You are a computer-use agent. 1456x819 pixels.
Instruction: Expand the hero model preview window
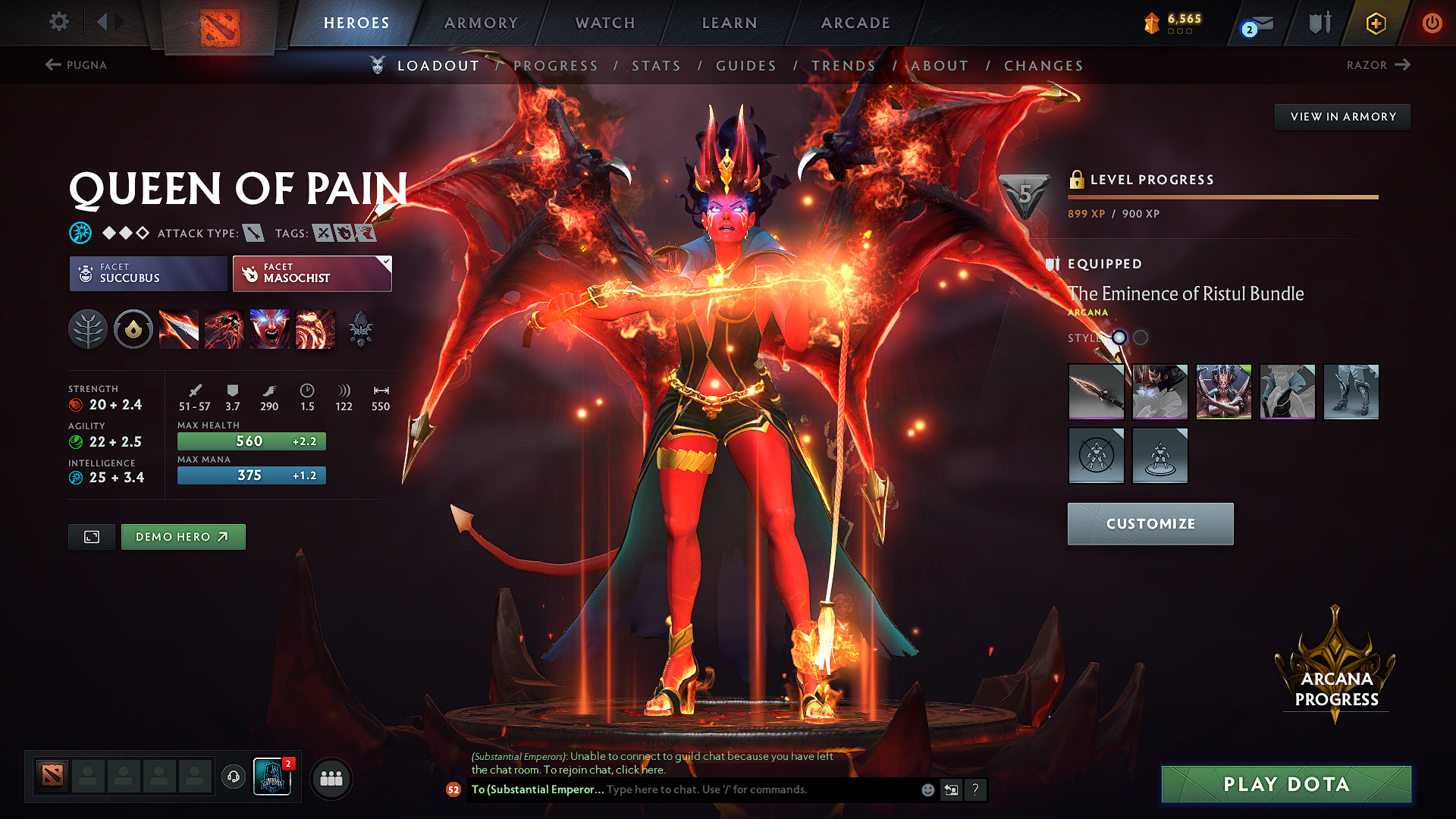(x=91, y=536)
